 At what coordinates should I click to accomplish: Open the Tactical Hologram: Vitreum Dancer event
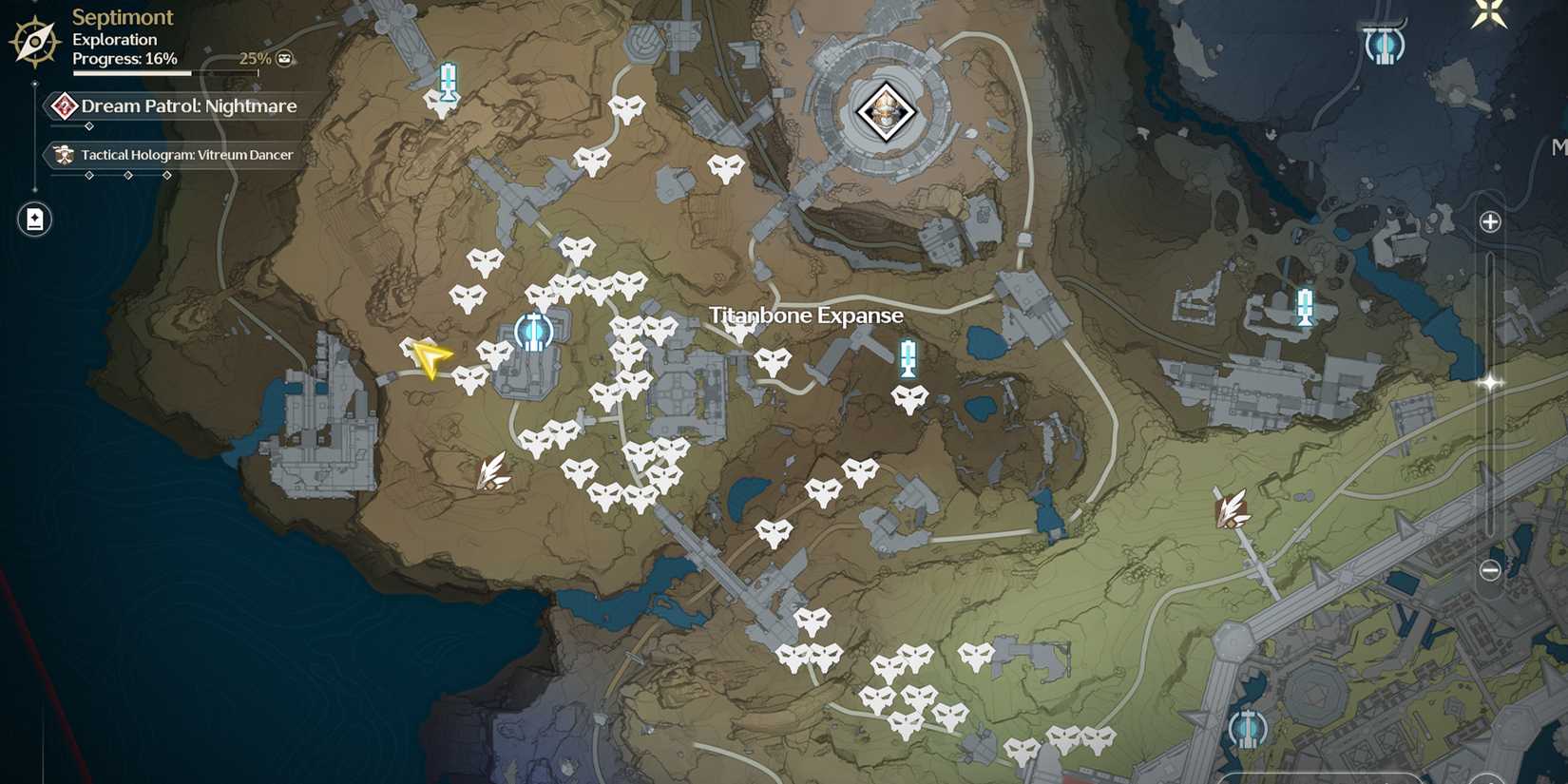click(x=185, y=154)
